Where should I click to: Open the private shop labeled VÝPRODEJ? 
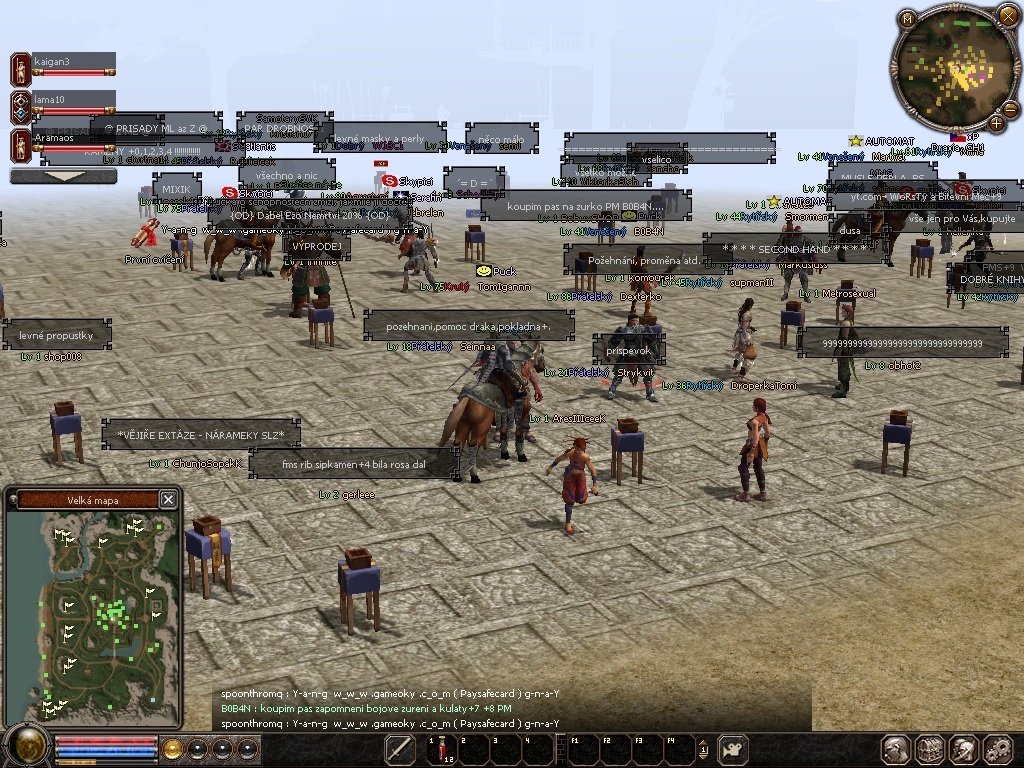[317, 247]
